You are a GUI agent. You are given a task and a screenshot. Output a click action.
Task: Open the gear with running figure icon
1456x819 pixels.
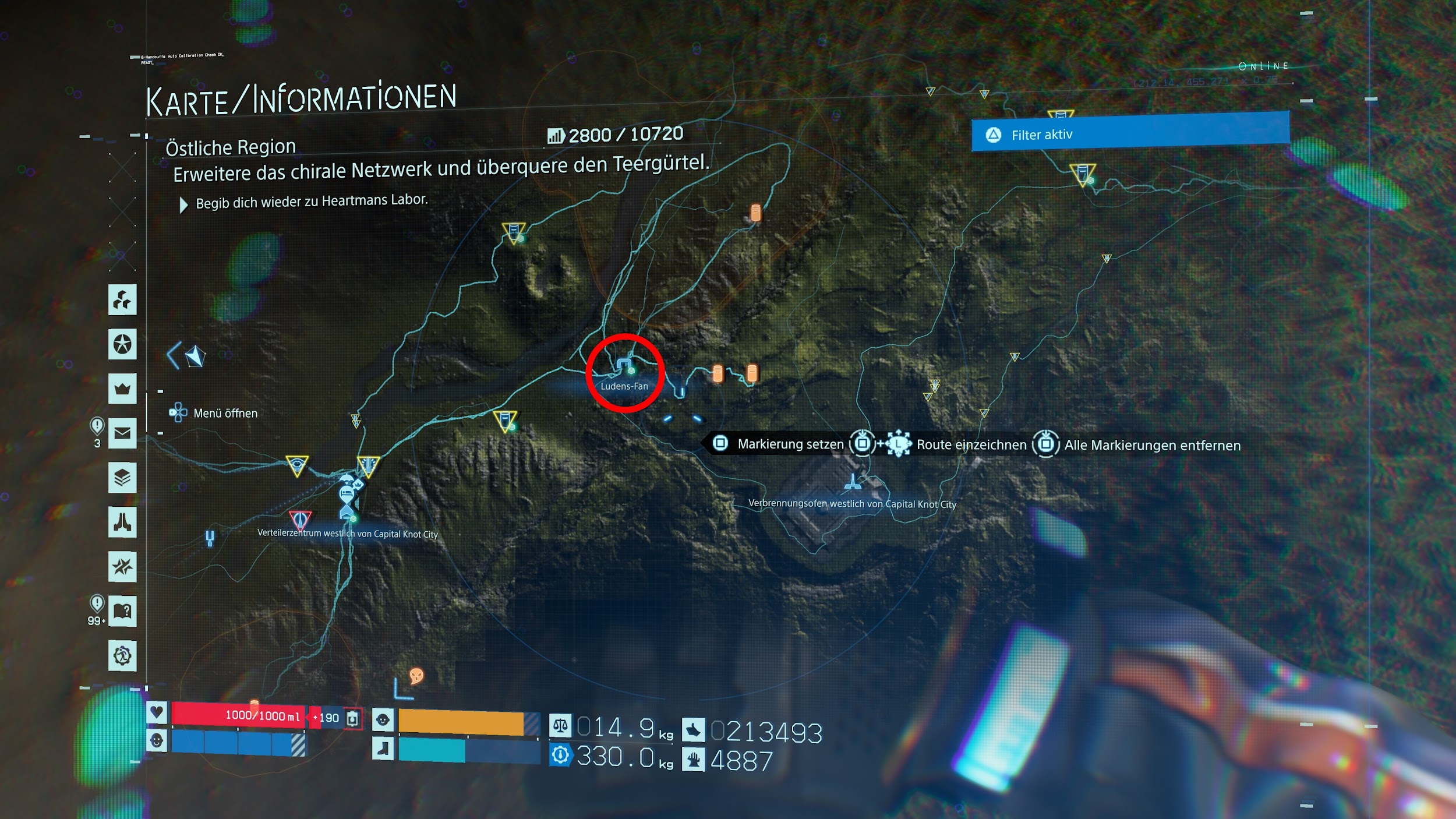pos(122,656)
